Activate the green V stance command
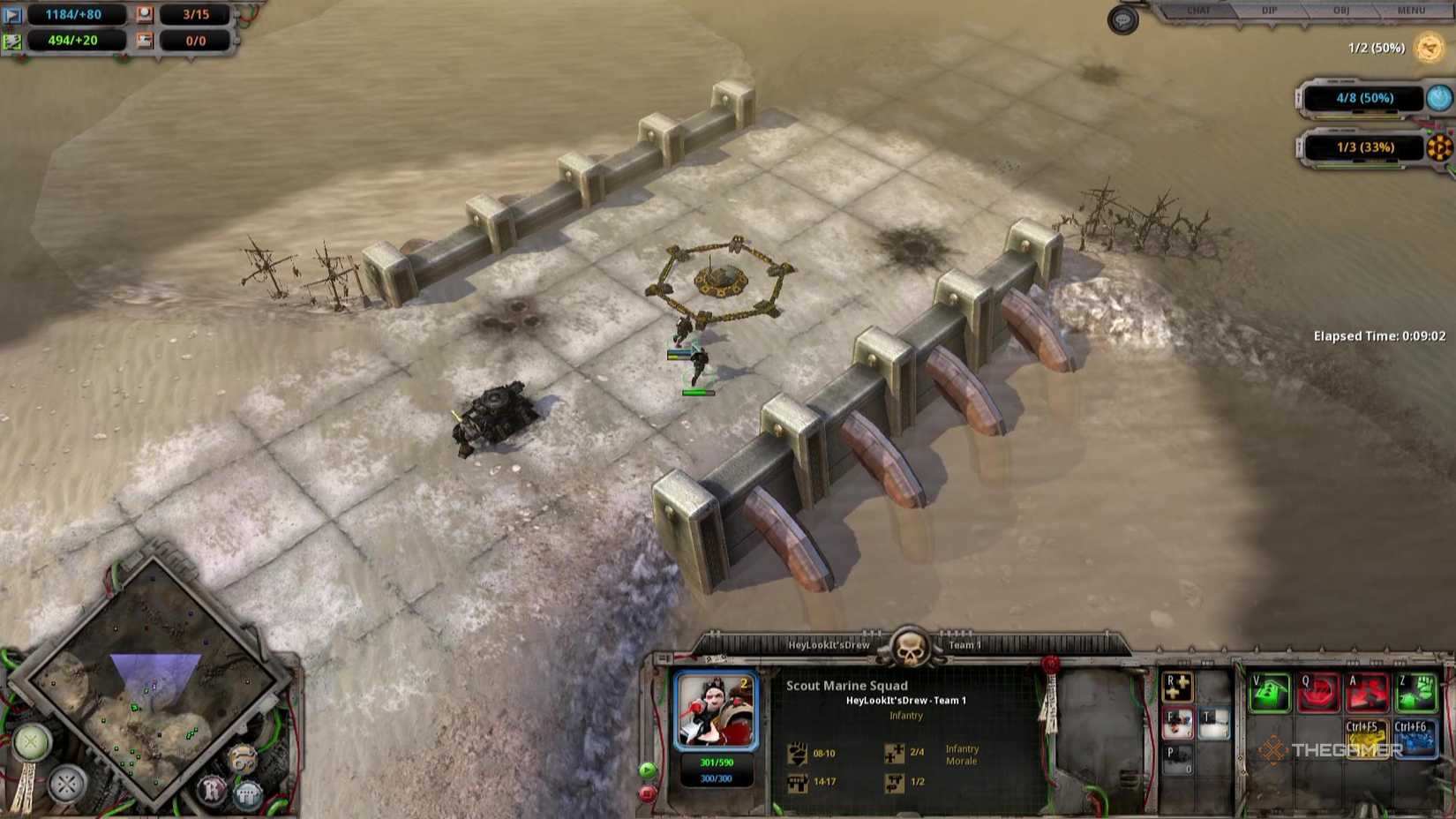1456x819 pixels. pos(1270,693)
